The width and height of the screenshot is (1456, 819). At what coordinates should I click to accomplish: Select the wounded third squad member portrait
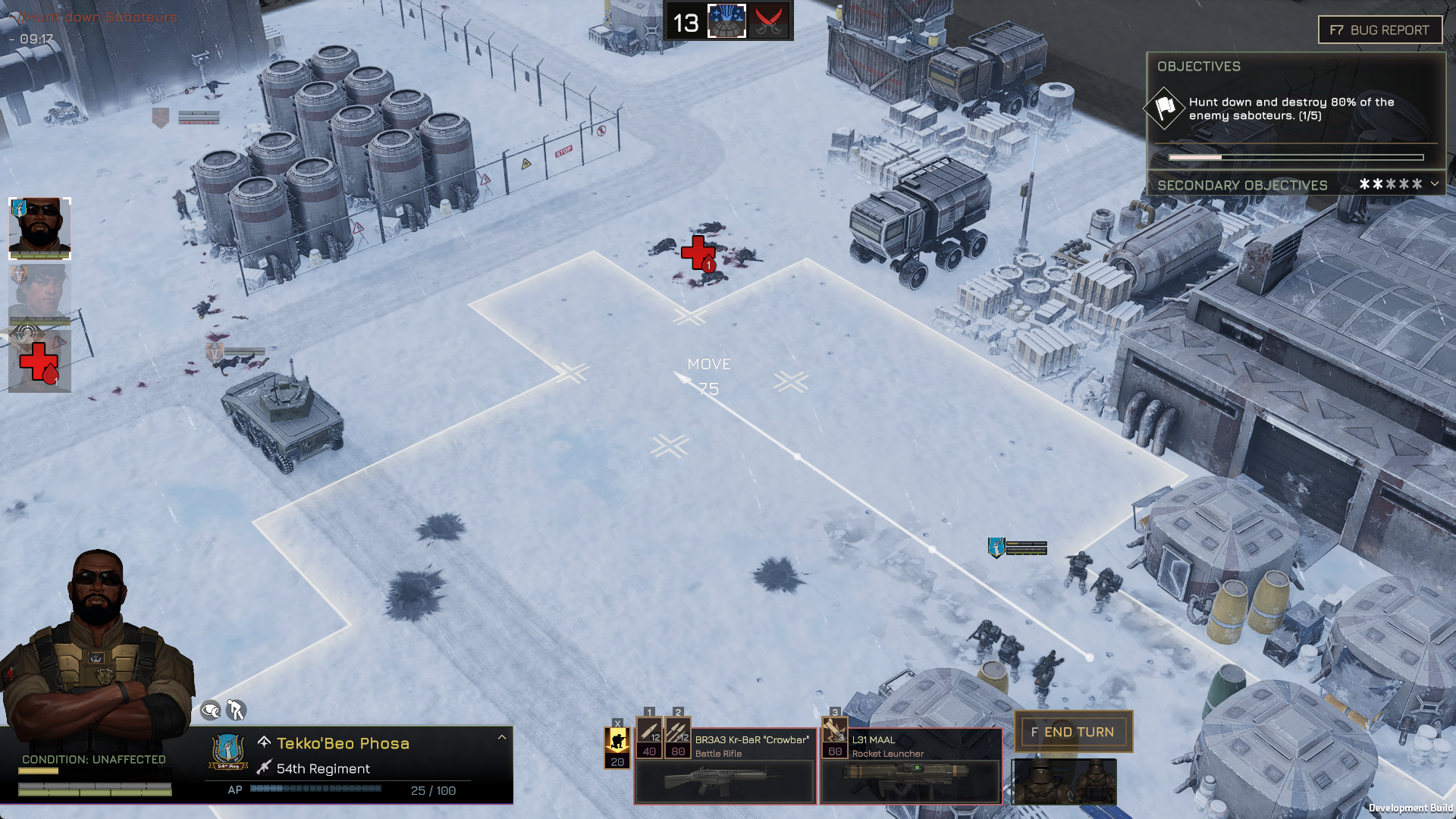(x=39, y=361)
